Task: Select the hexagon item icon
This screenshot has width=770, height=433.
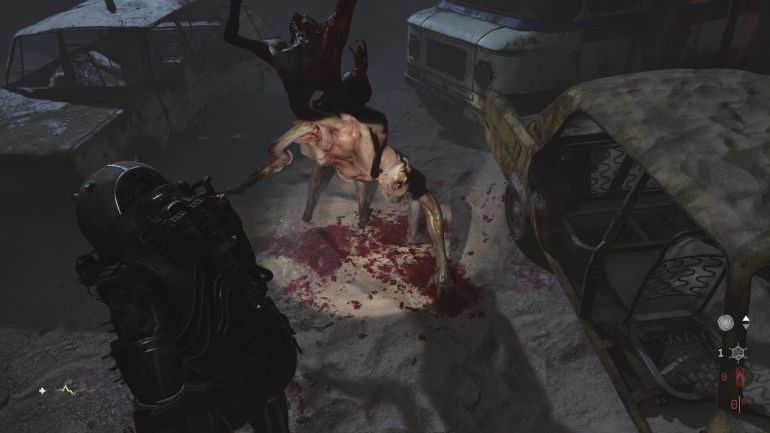Action: coord(739,353)
